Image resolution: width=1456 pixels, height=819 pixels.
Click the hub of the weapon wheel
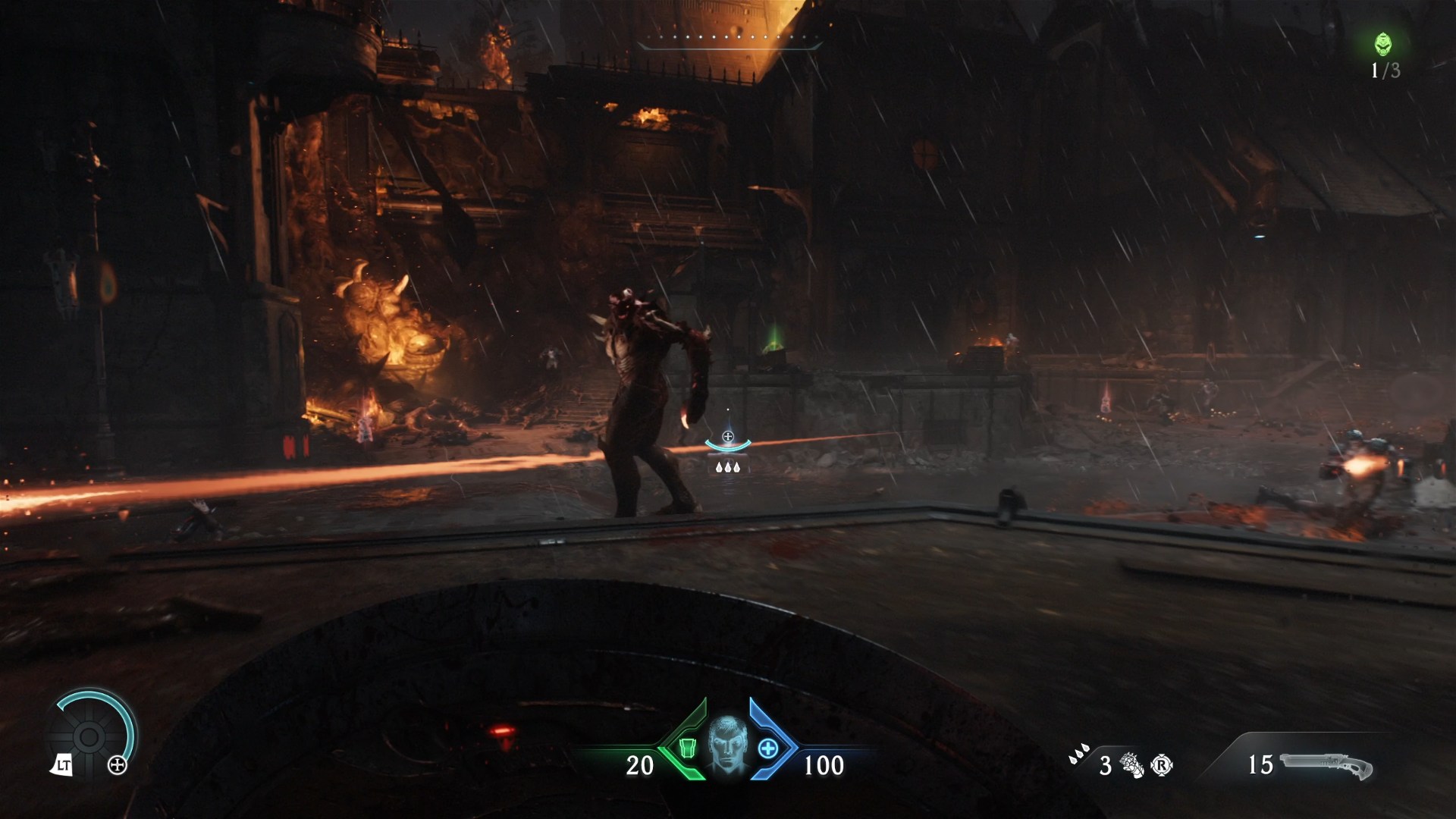pyautogui.click(x=89, y=737)
